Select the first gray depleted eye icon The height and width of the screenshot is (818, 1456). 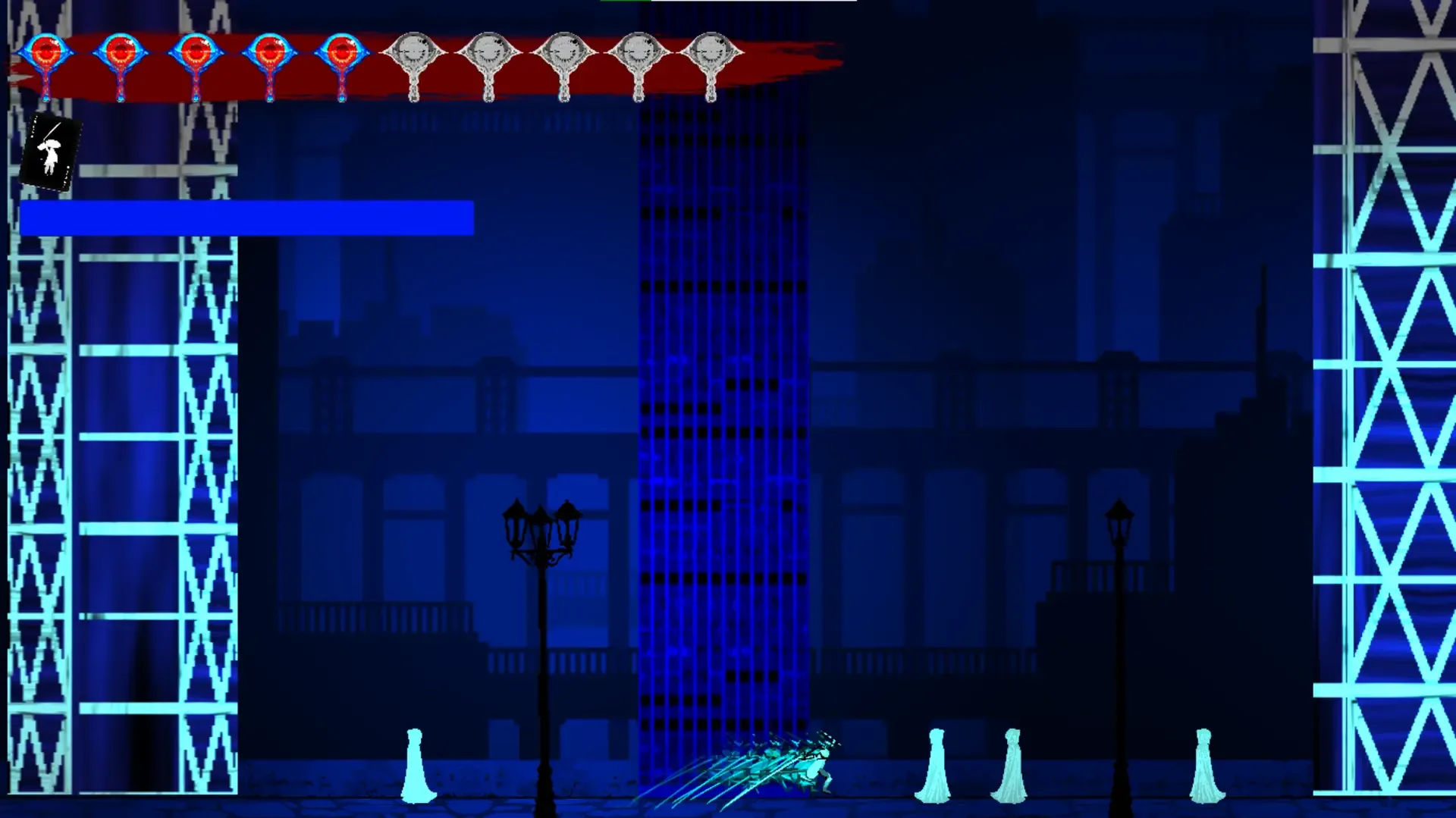pyautogui.click(x=413, y=49)
